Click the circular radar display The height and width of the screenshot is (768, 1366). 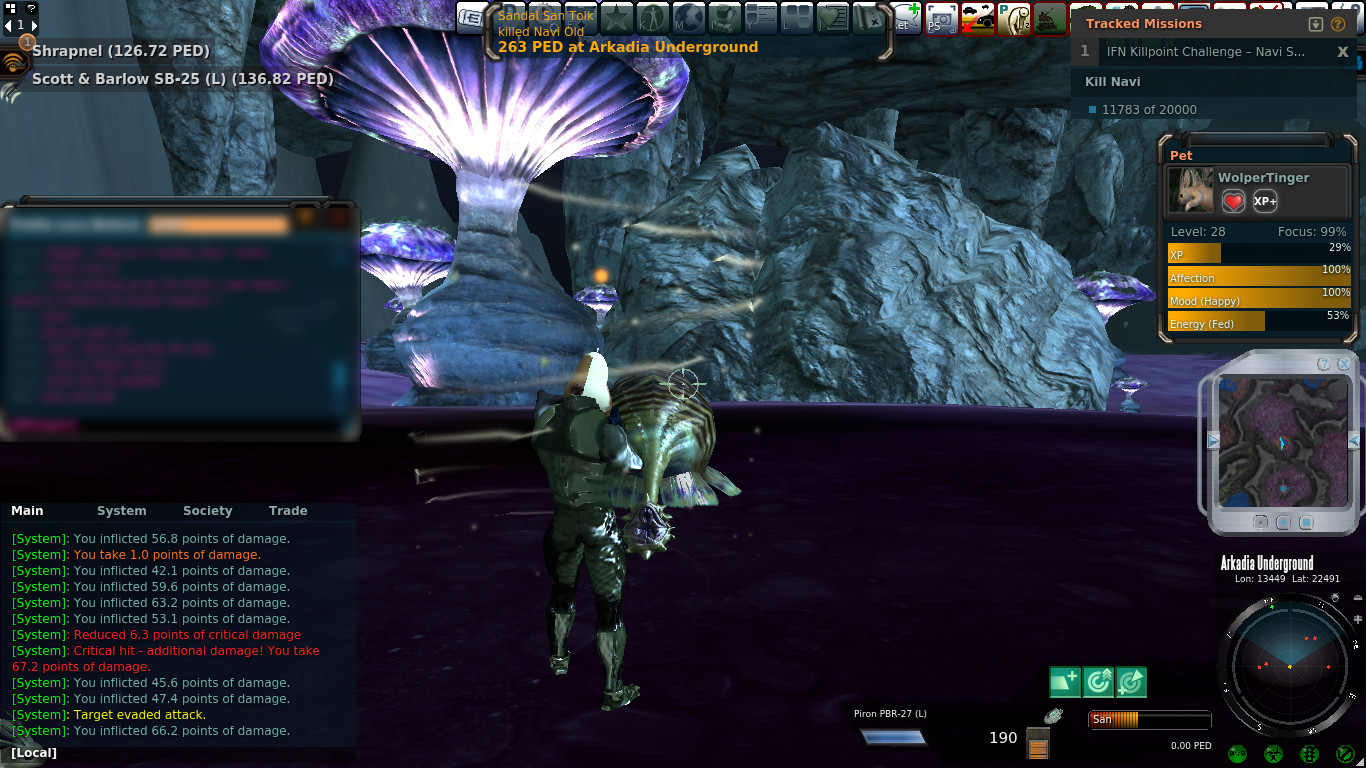click(1288, 665)
